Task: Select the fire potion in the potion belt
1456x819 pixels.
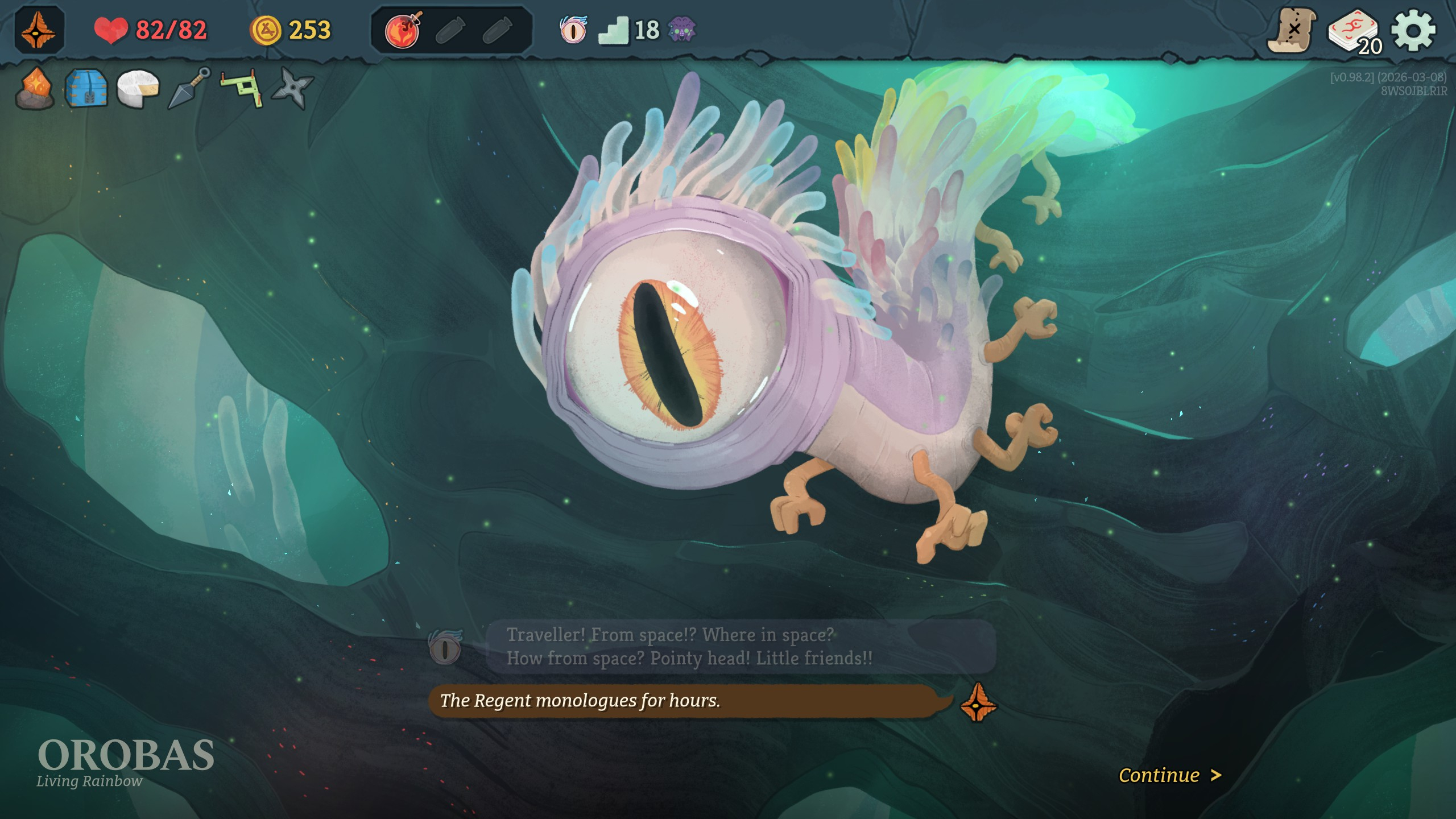Action: click(403, 30)
